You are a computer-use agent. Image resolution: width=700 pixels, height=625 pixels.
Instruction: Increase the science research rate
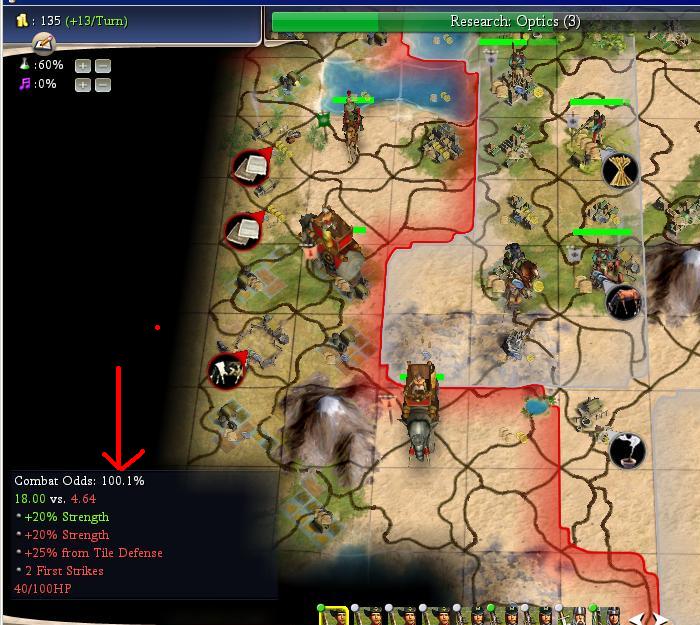tap(83, 66)
